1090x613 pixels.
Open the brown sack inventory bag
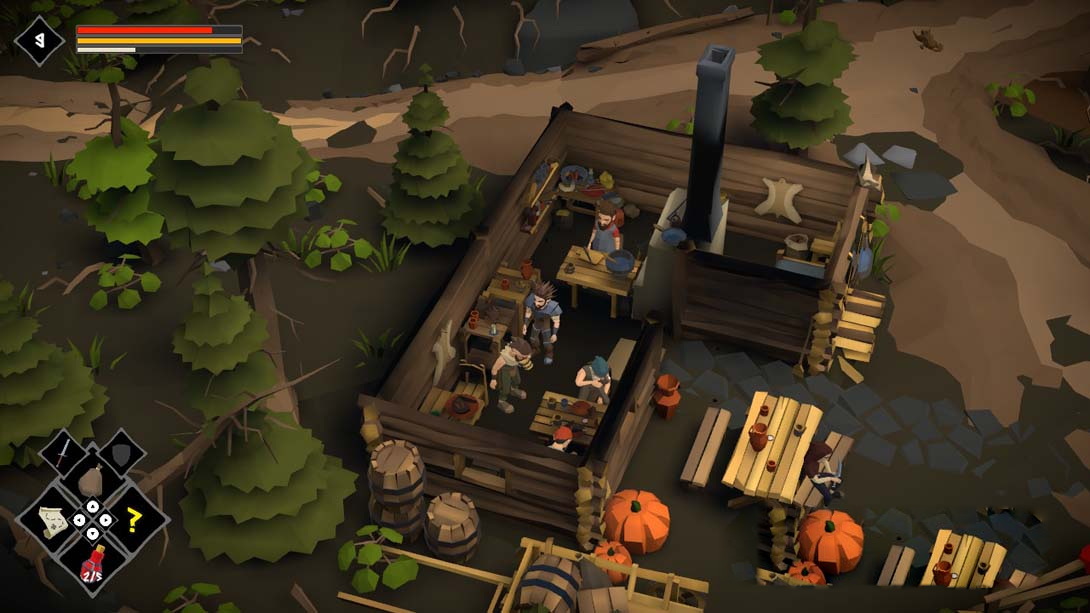[x=91, y=481]
